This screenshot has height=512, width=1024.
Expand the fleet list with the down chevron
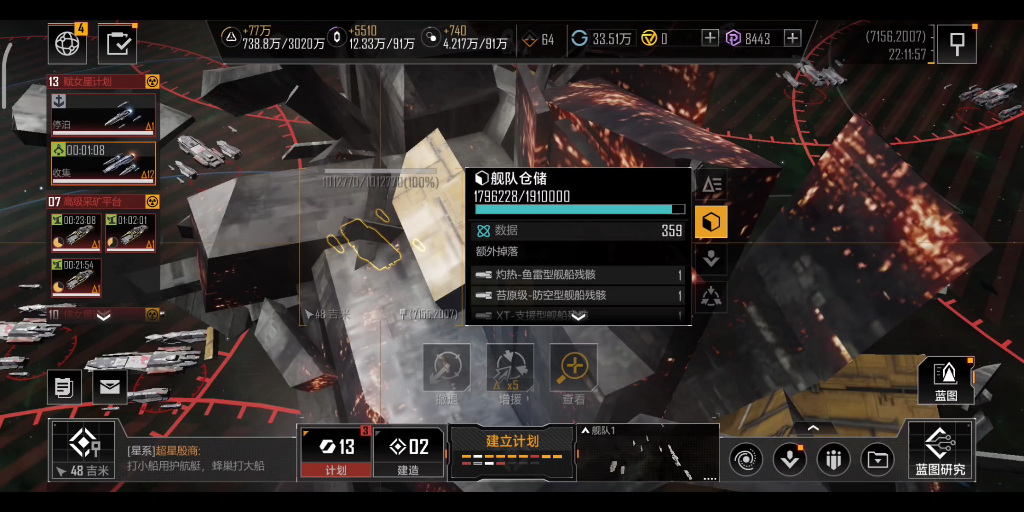[x=103, y=315]
